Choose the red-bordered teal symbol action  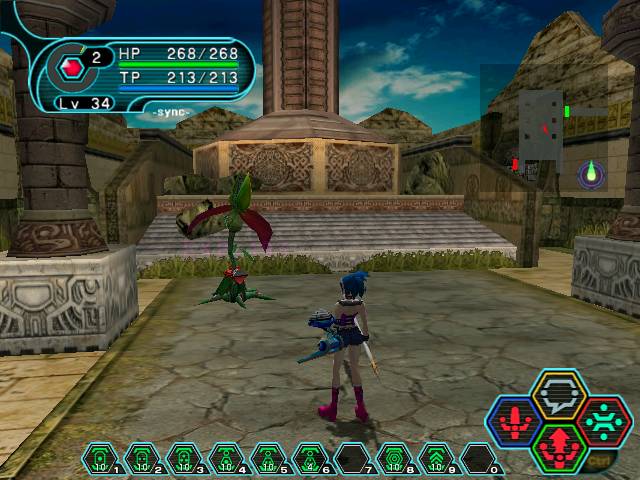(x=603, y=421)
